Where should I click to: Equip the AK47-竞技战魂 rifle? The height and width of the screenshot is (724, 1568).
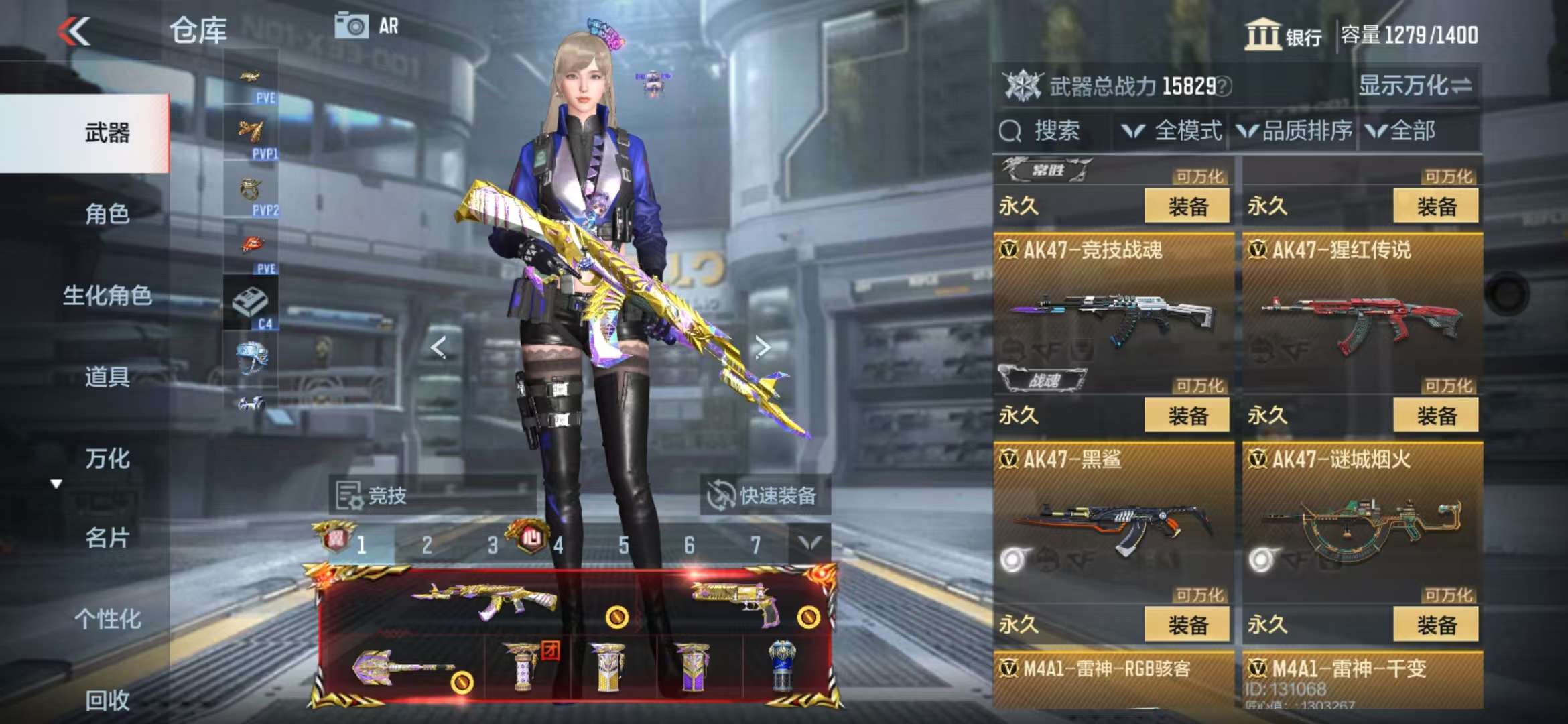pos(1187,416)
